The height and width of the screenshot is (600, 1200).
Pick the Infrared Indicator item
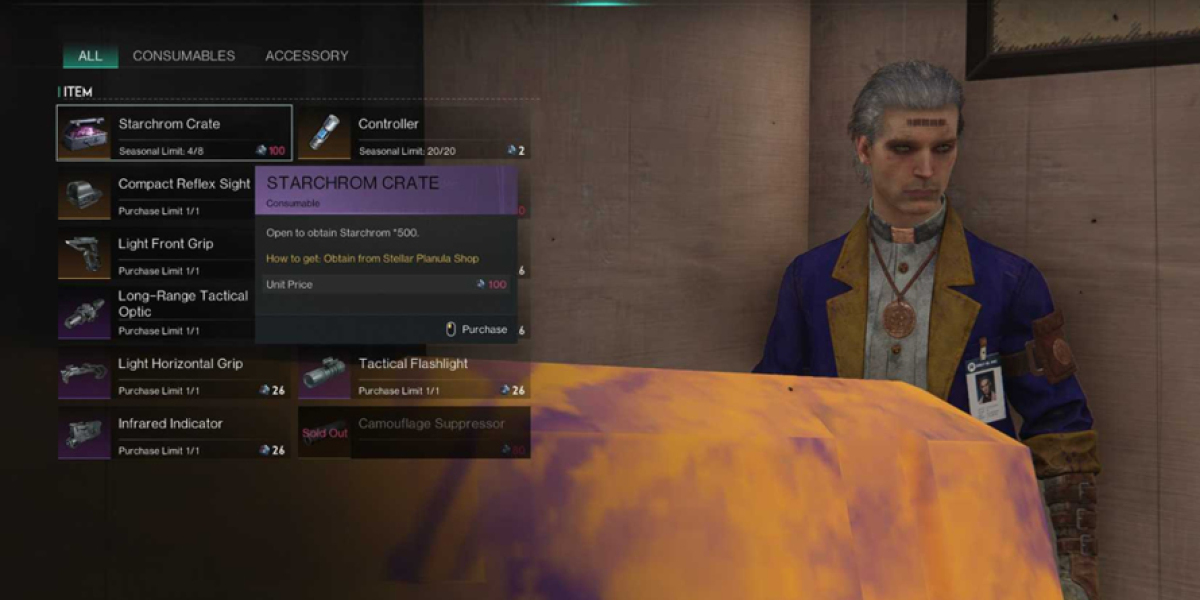174,433
